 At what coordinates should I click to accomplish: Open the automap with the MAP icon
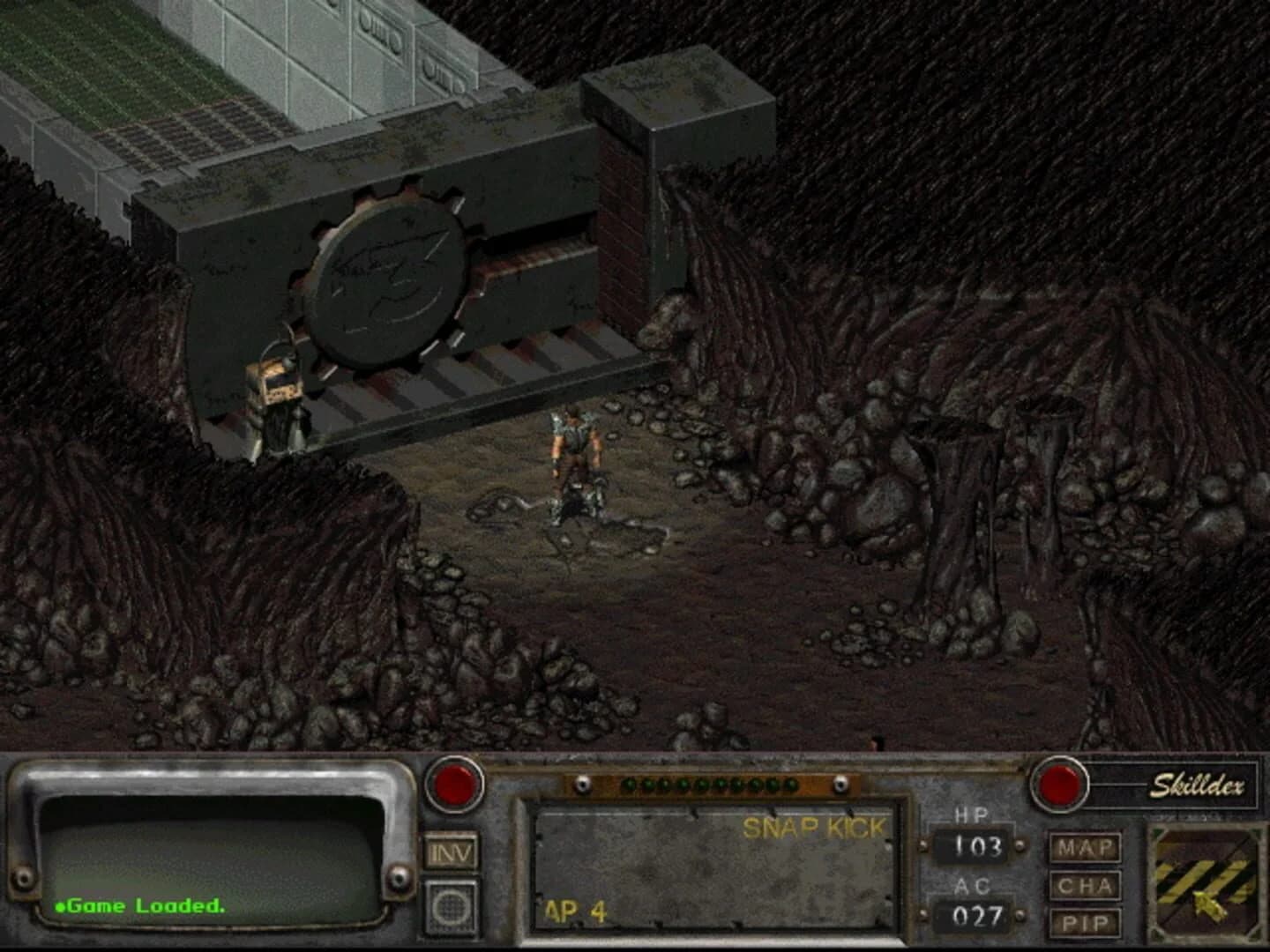(x=1087, y=849)
